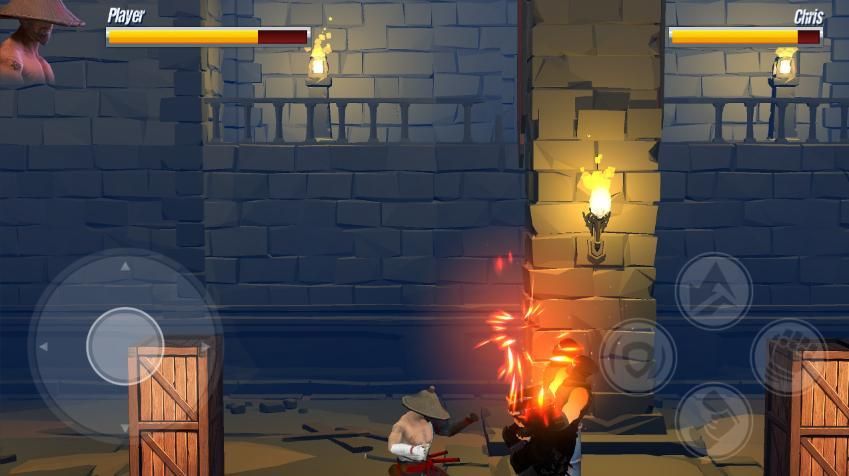Tap the joystick's left arrow
Viewport: 849px width, 476px height.
click(x=44, y=347)
